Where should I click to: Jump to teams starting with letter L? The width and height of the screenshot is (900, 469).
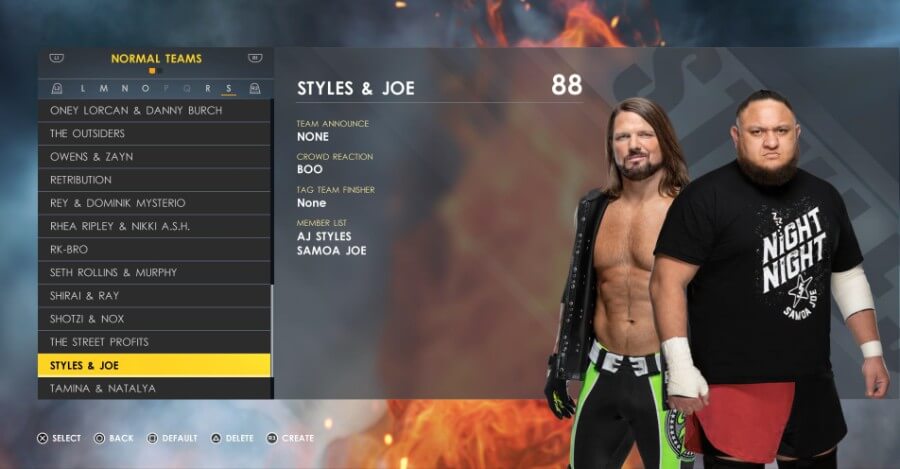pyautogui.click(x=83, y=89)
